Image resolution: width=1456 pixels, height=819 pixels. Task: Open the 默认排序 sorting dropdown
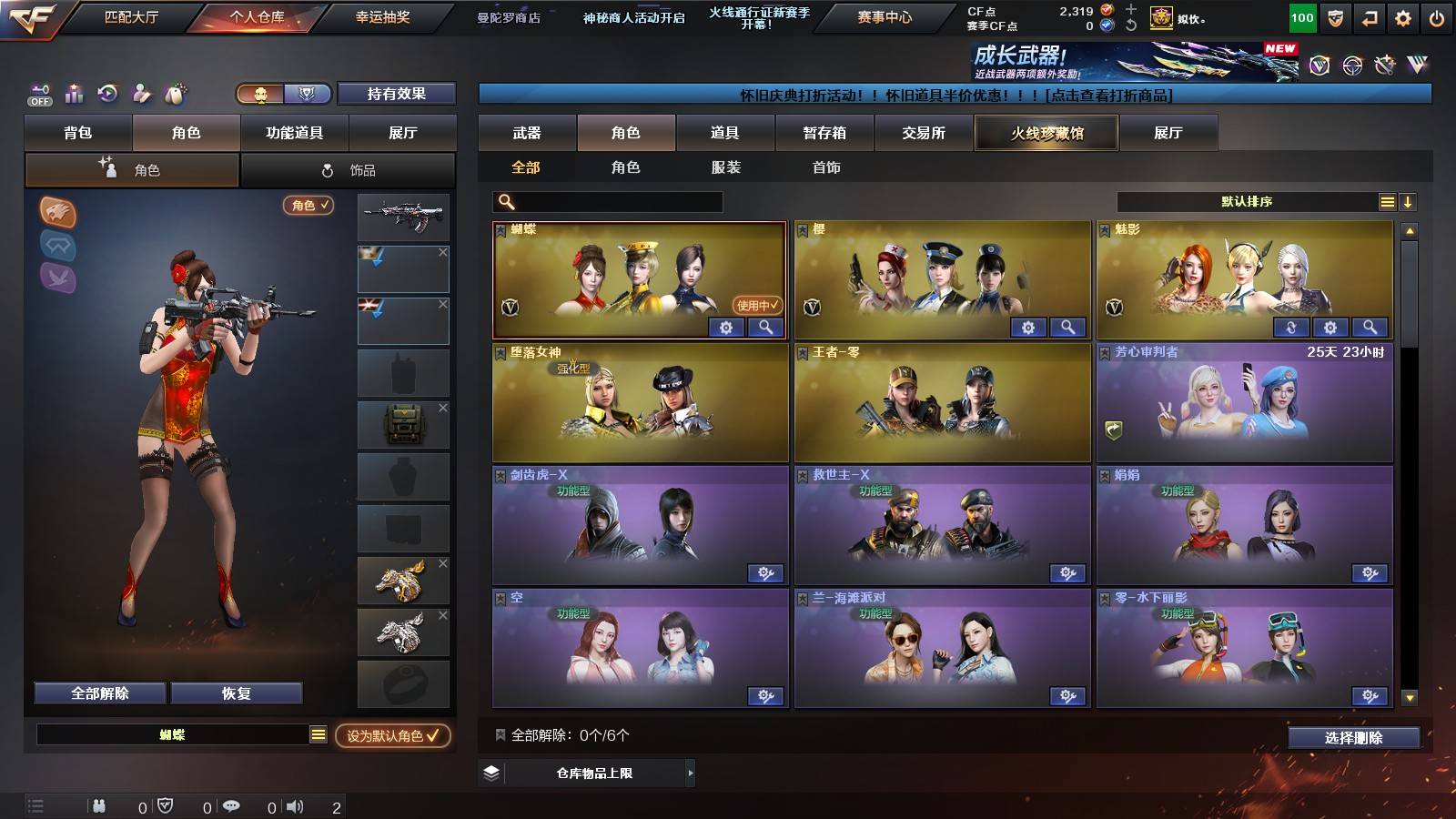click(x=1247, y=202)
